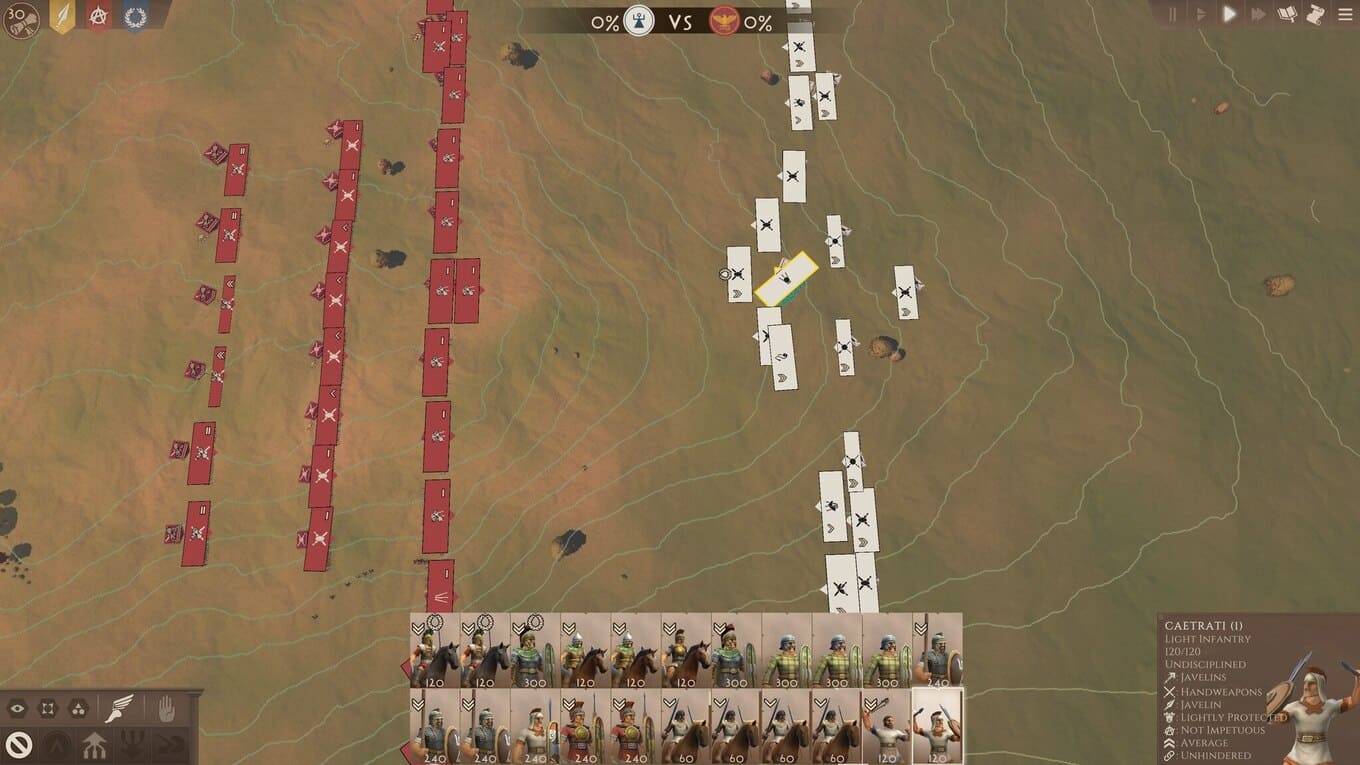Select the yellow-outlined Caetrati unit on the map
This screenshot has width=1360, height=765.
coord(786,279)
